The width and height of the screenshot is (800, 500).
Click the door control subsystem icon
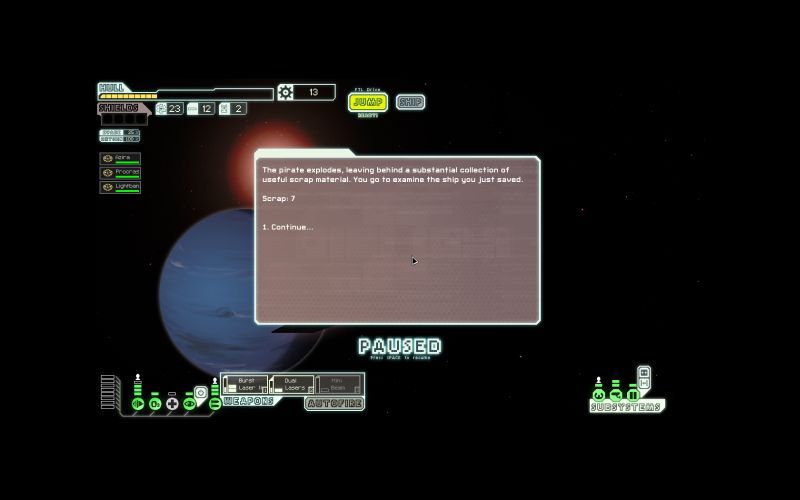tap(632, 395)
